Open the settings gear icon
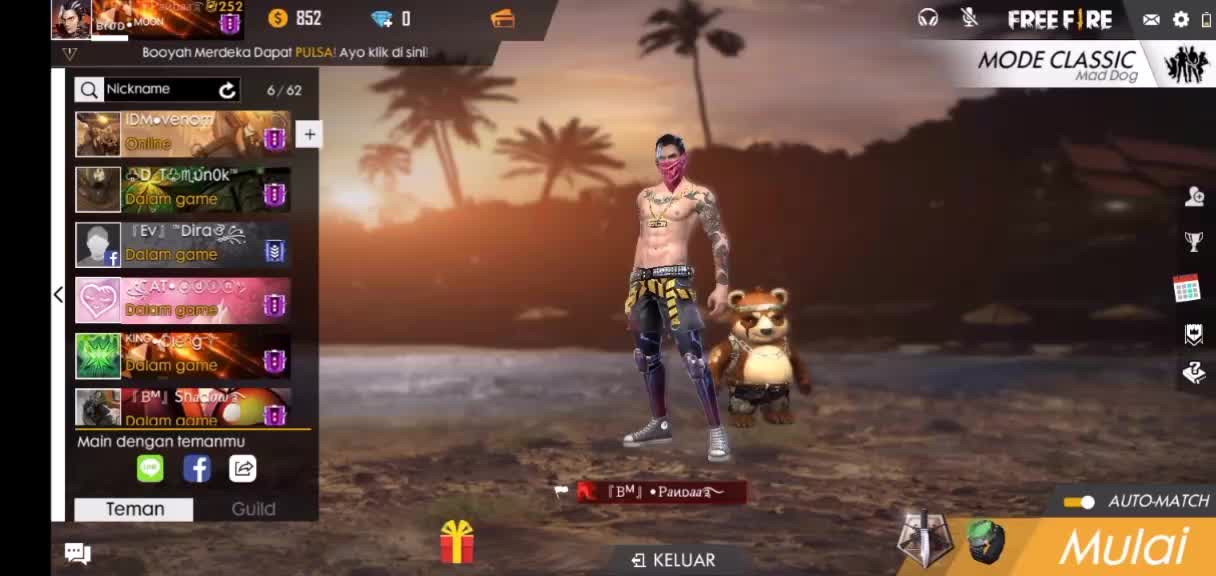 click(x=1181, y=19)
